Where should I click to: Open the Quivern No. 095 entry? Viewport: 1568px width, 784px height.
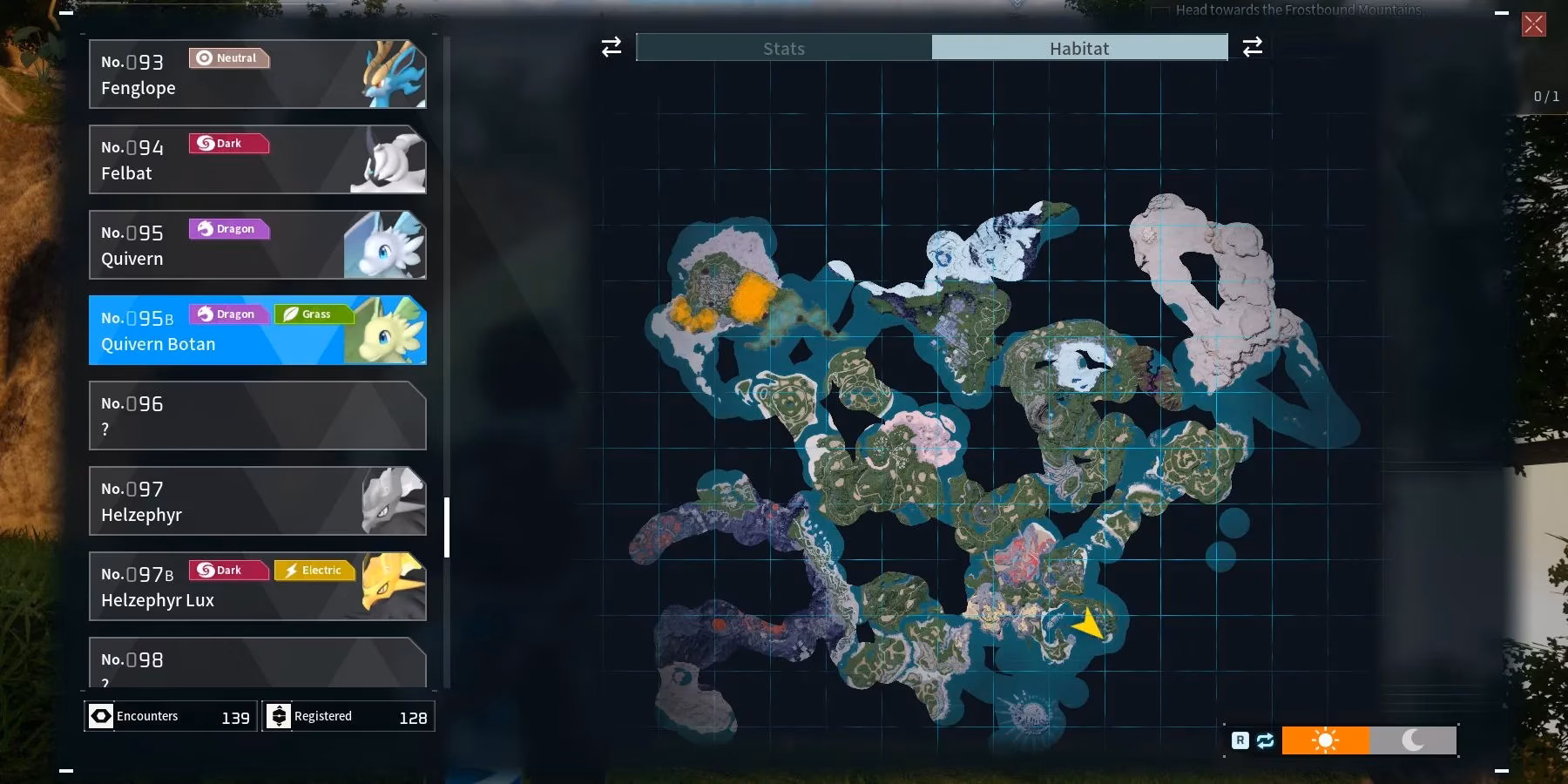(257, 245)
